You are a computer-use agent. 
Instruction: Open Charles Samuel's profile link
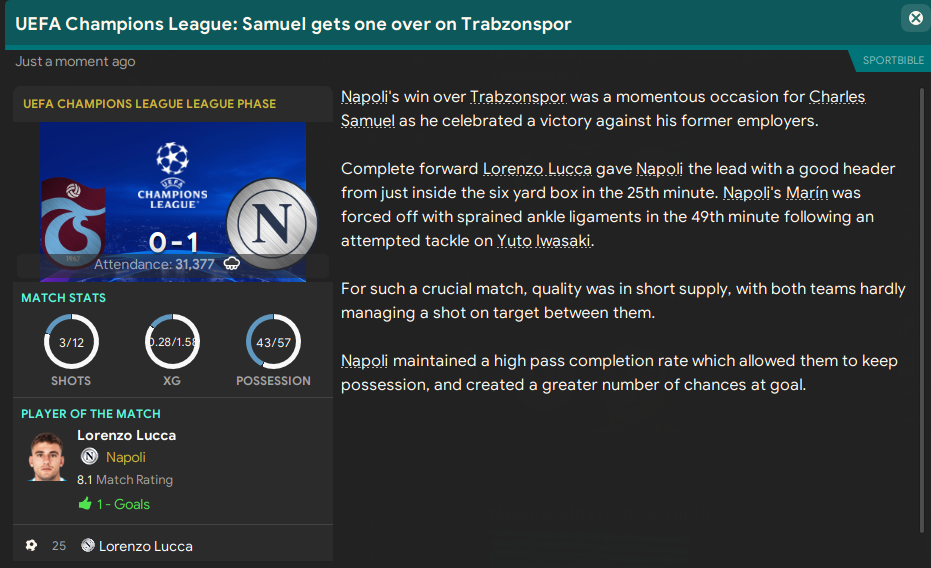(x=837, y=97)
